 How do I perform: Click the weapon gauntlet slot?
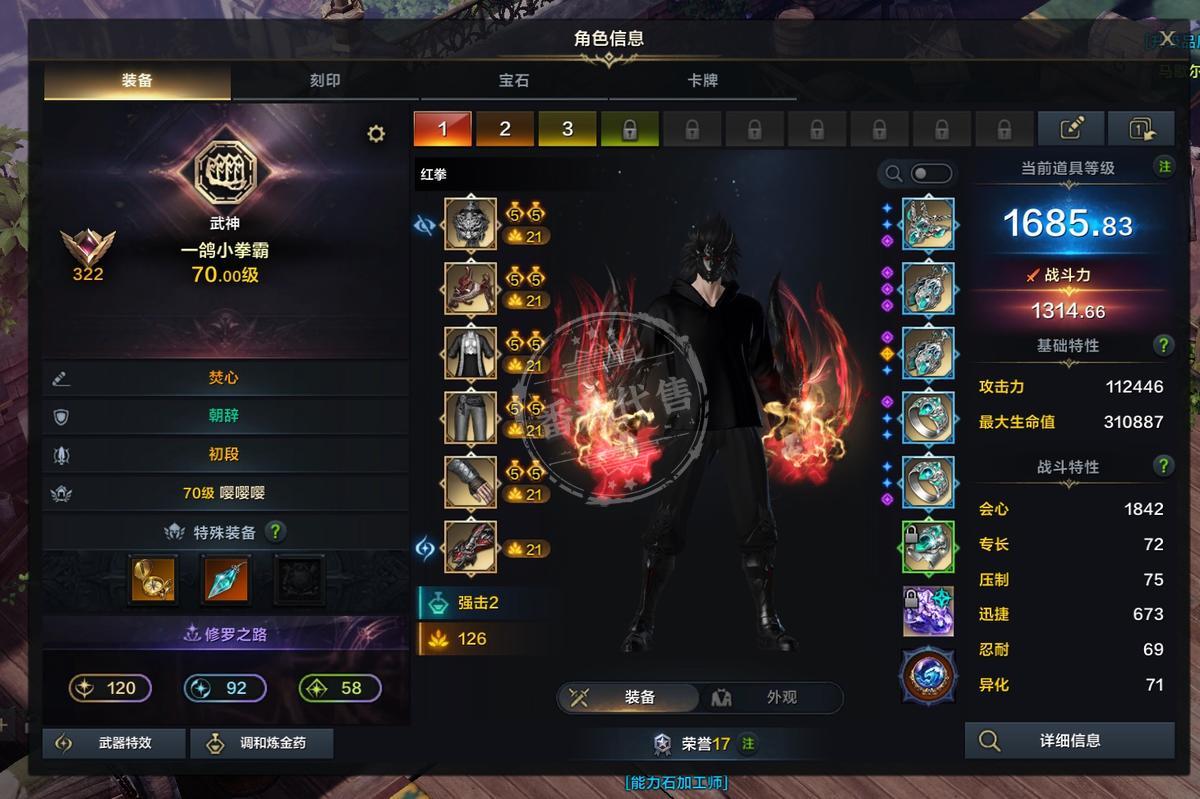(x=470, y=547)
